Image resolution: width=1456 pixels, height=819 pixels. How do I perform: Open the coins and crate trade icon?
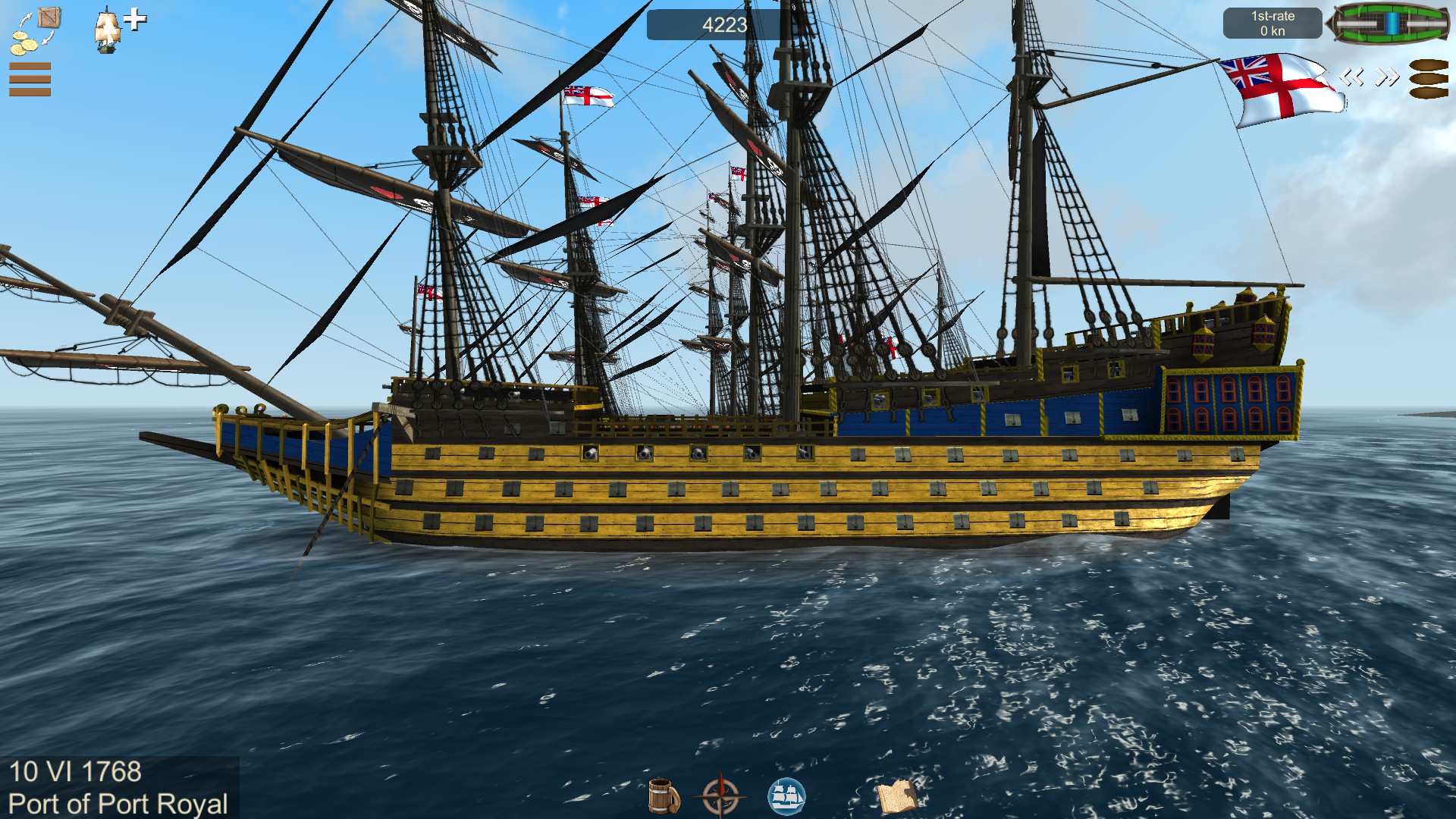pos(35,30)
